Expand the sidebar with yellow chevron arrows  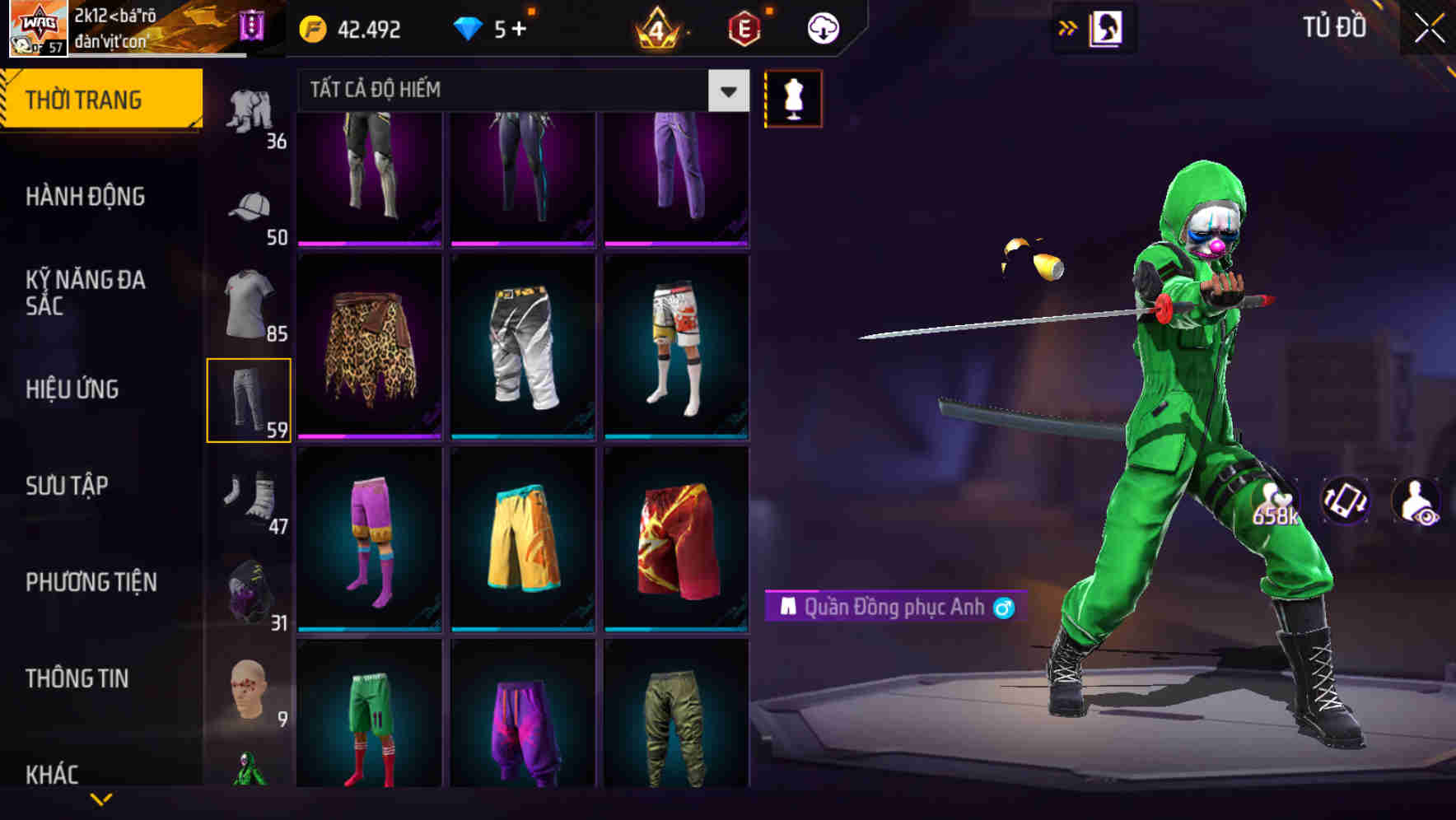1069,26
